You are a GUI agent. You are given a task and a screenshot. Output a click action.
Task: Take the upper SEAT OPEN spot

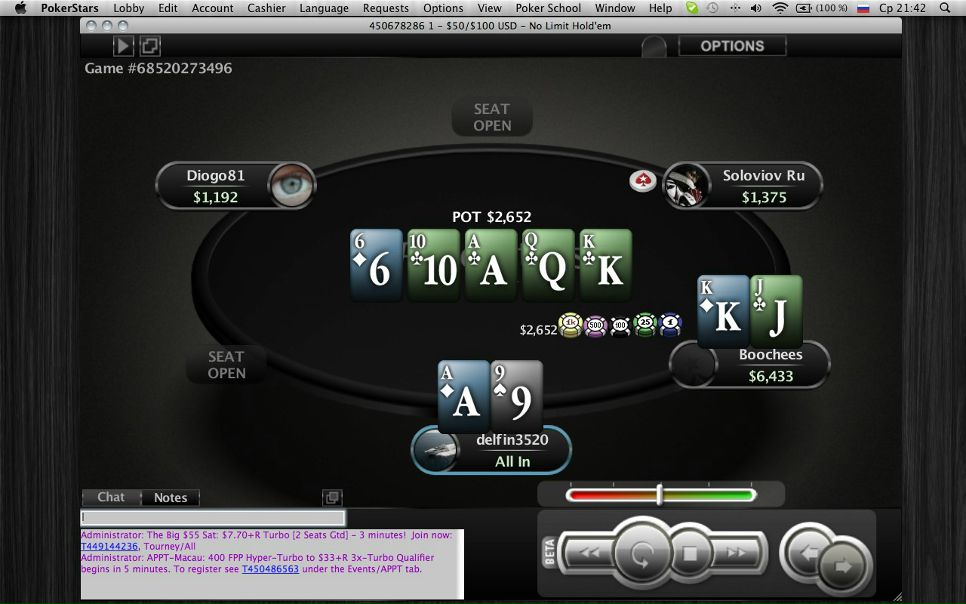click(x=492, y=117)
